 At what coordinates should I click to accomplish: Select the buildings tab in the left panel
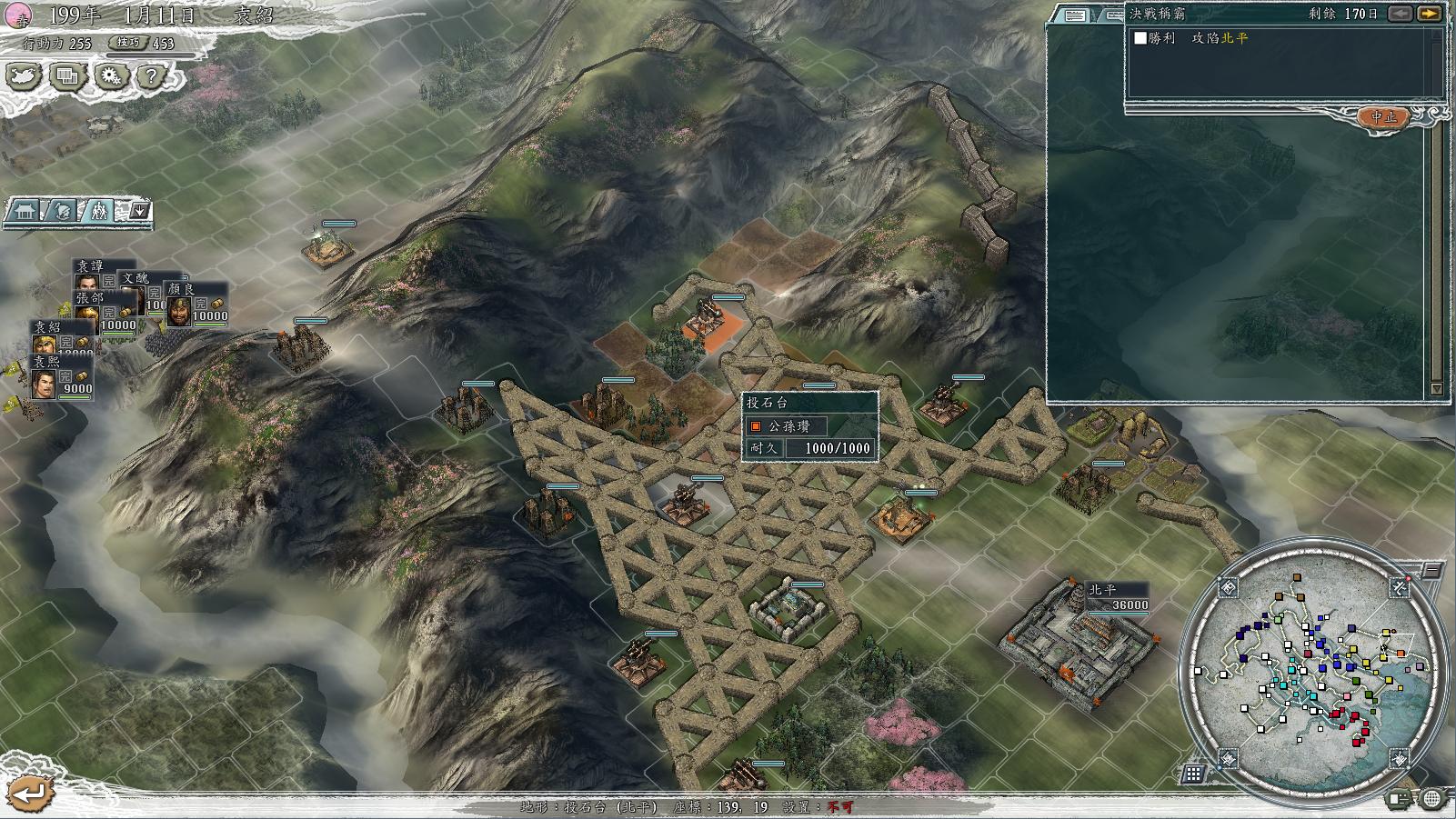(25, 211)
